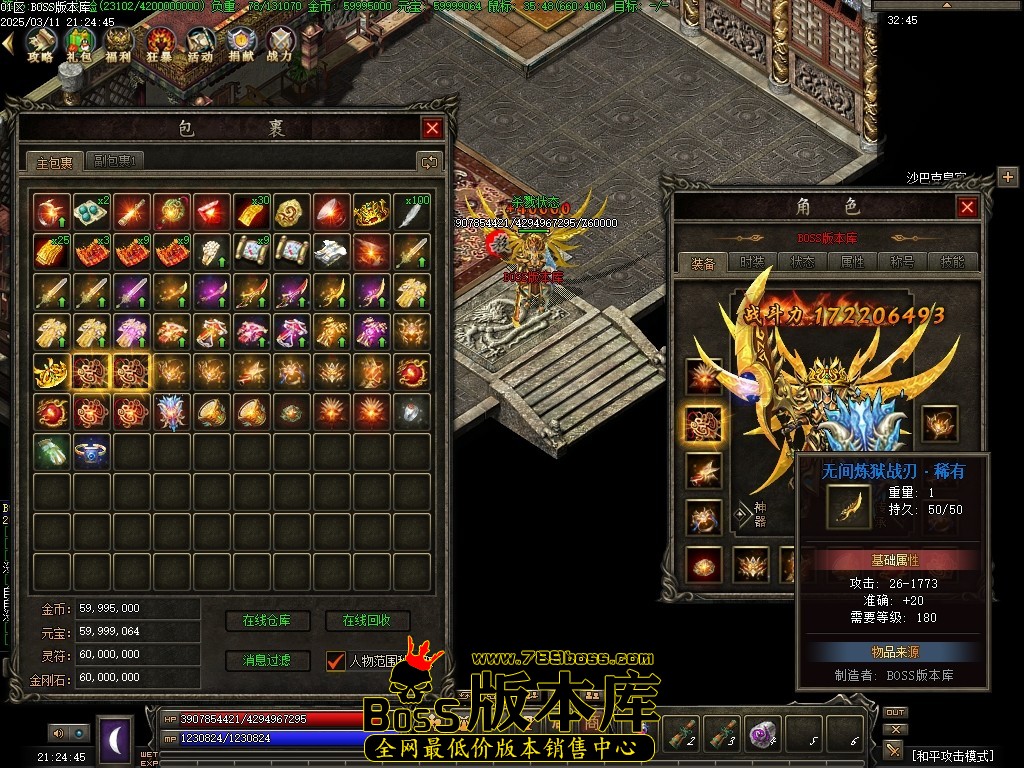Toggle the 人物范围 checkbox
Image resolution: width=1024 pixels, height=768 pixels.
click(336, 660)
